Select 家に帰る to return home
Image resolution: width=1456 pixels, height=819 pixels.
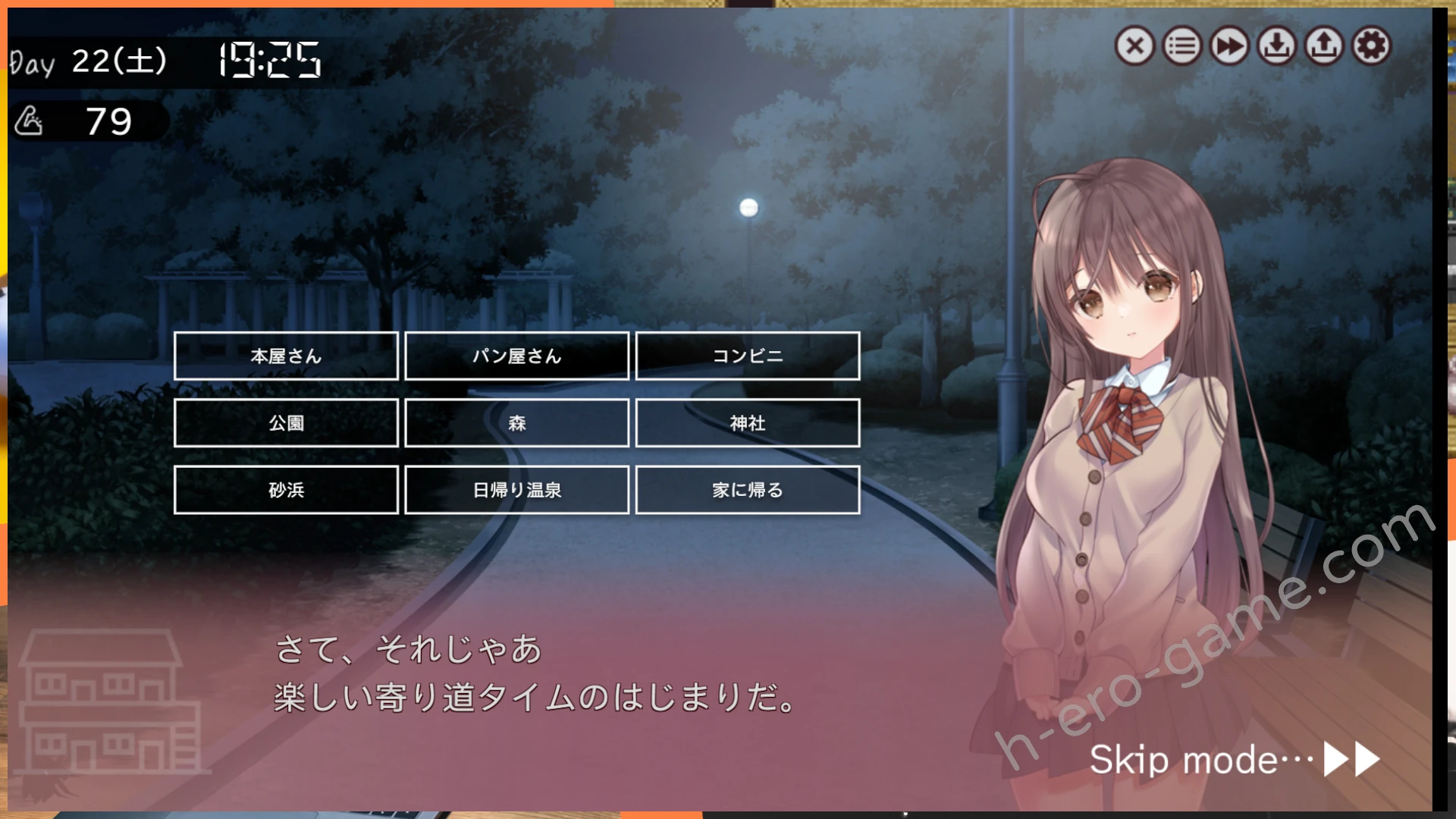(x=748, y=490)
